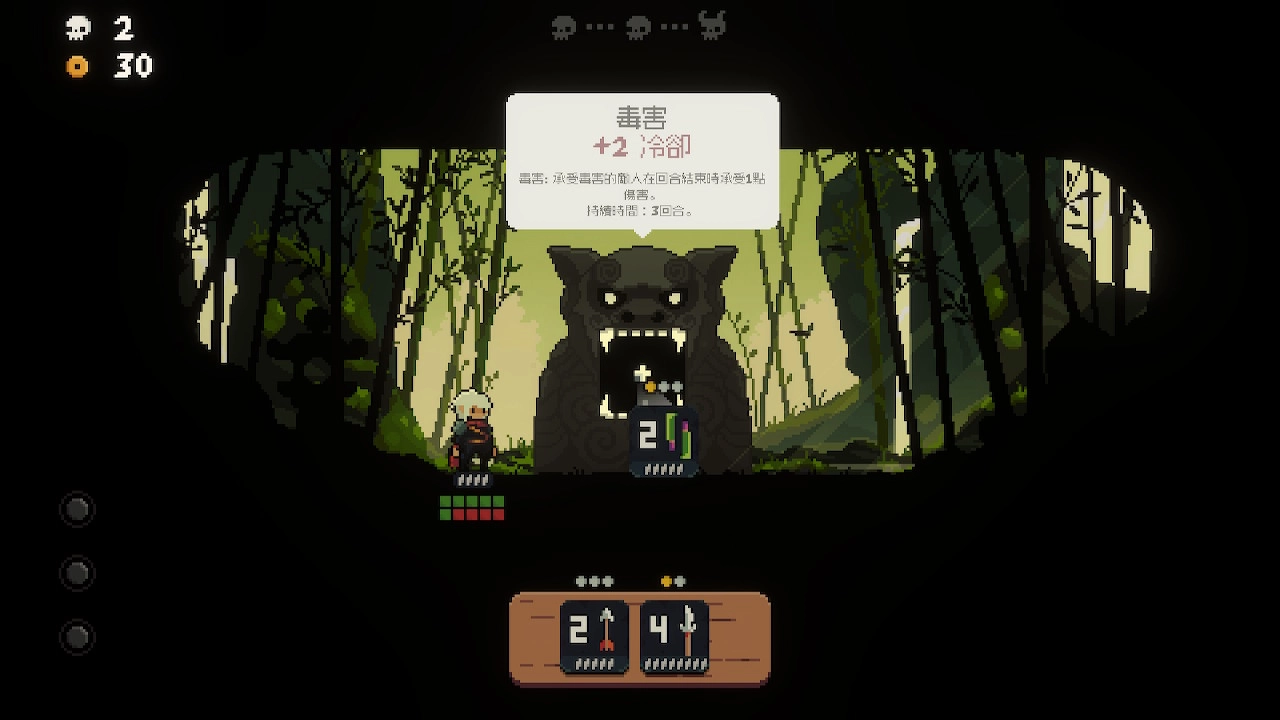This screenshot has height=720, width=1280.
Task: Pick the poison upgrade tile in shrine mouth
Action: pos(663,441)
